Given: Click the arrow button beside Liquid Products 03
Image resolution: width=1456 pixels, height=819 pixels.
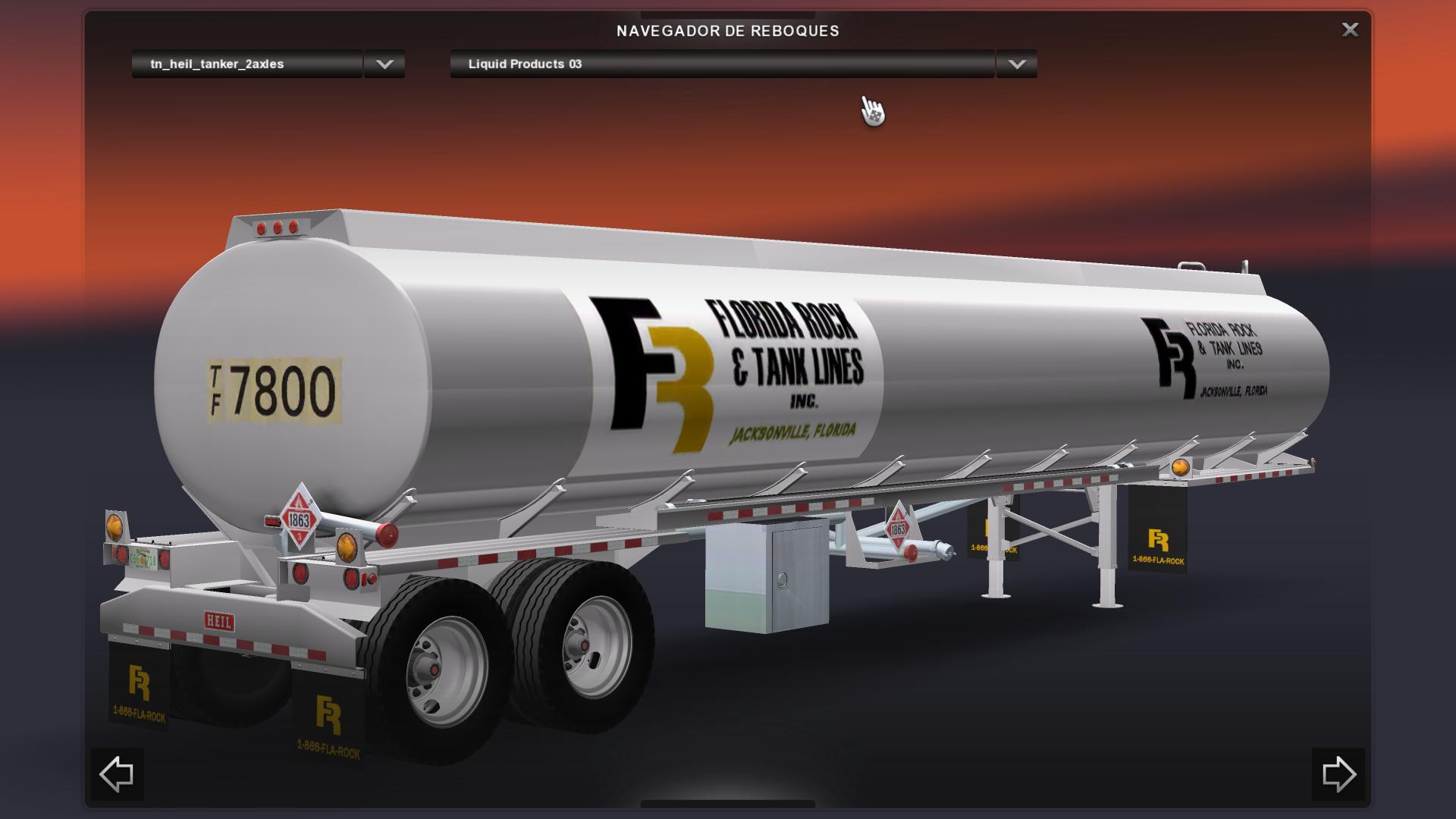Looking at the screenshot, I should point(1017,64).
